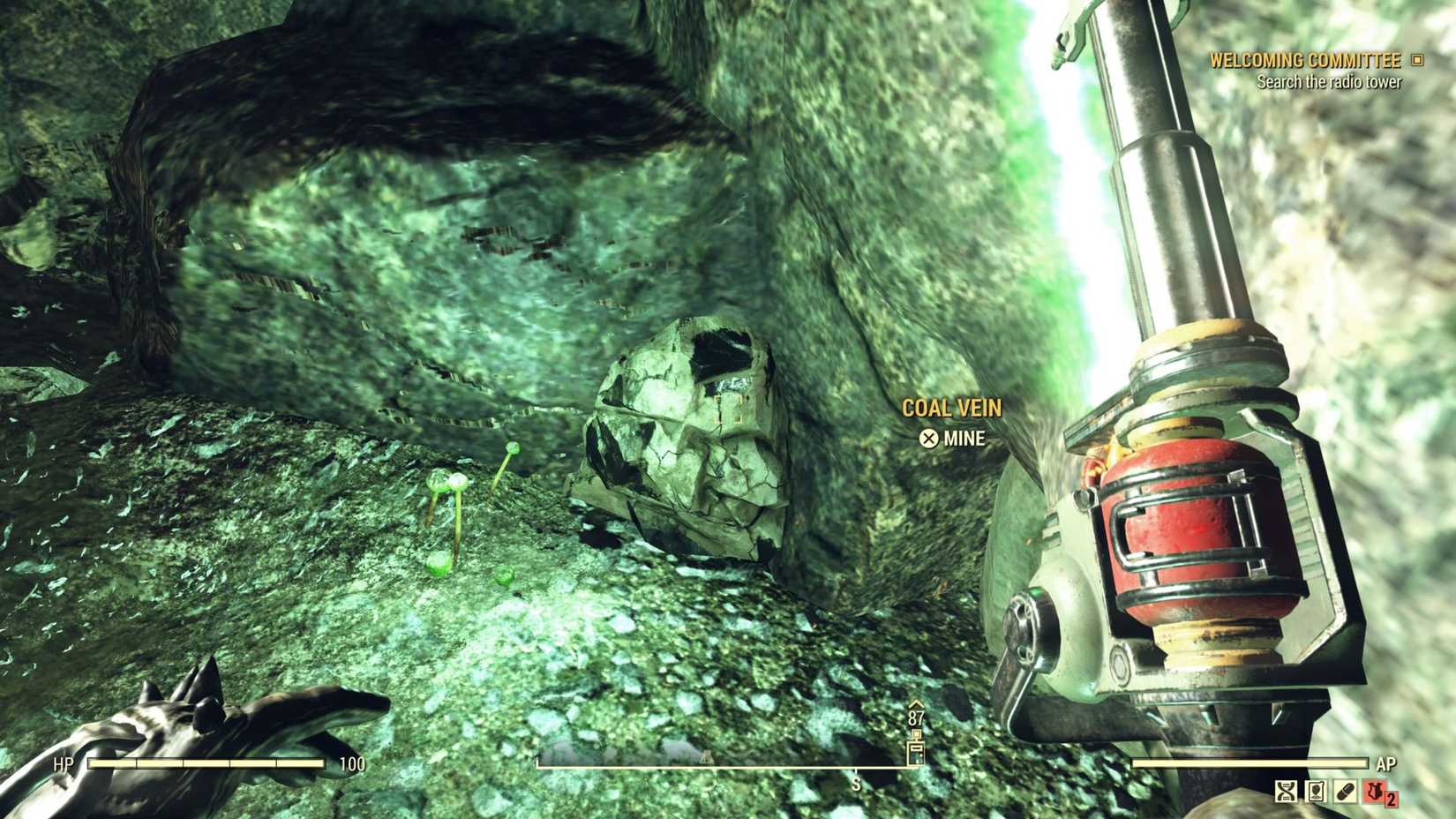
Task: Click the yellow square beside Welcoming Committee
Action: tap(1418, 61)
